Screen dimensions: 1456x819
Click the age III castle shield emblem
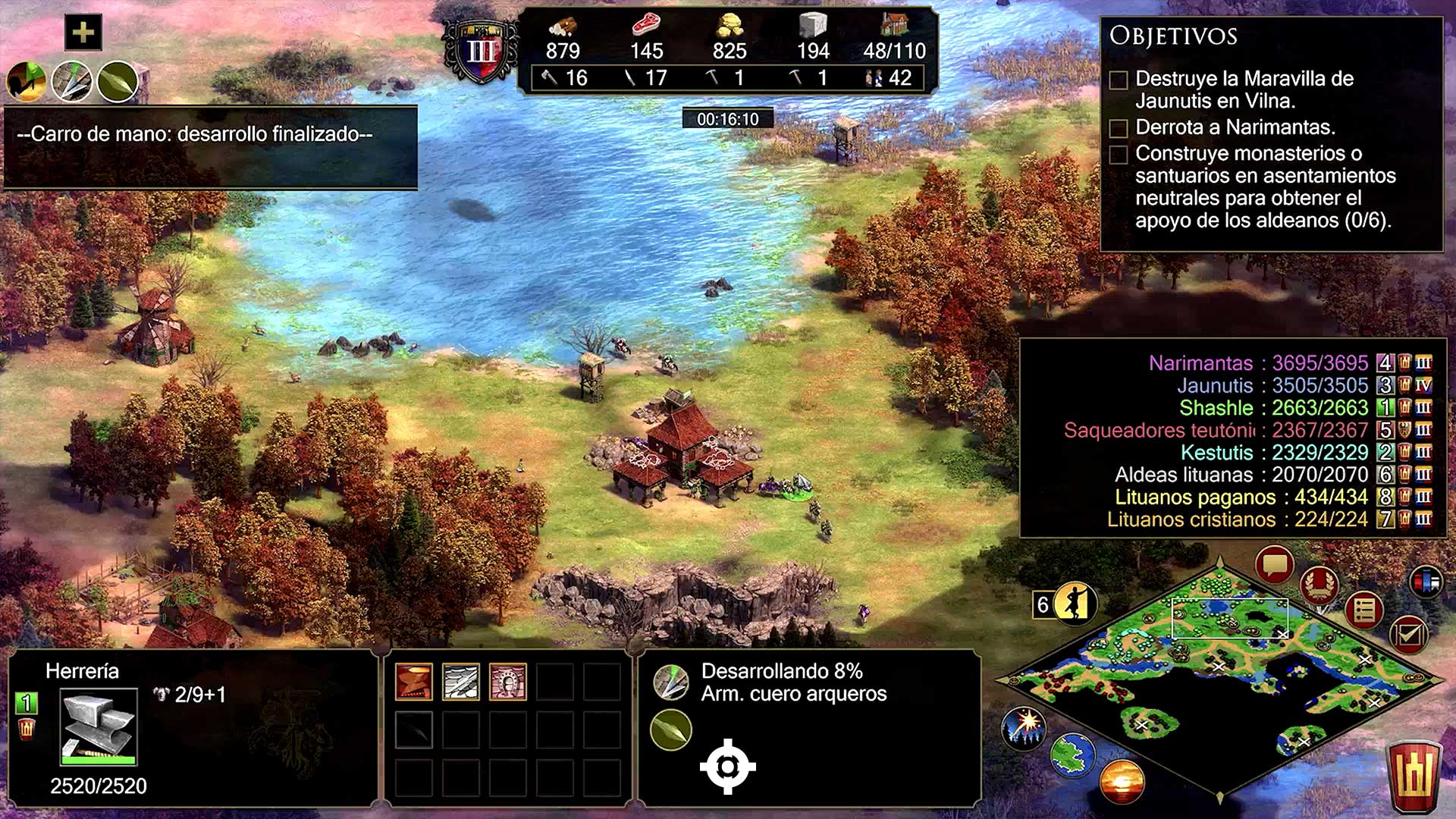[x=481, y=52]
